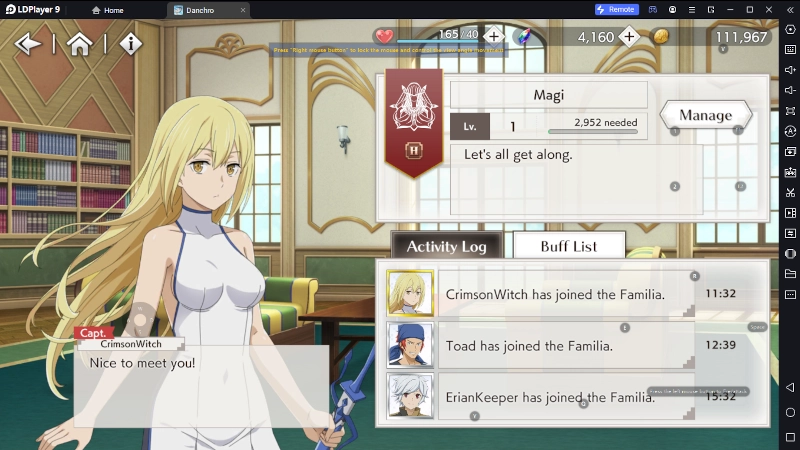Add gems with the plus beside 4,160

coord(629,37)
